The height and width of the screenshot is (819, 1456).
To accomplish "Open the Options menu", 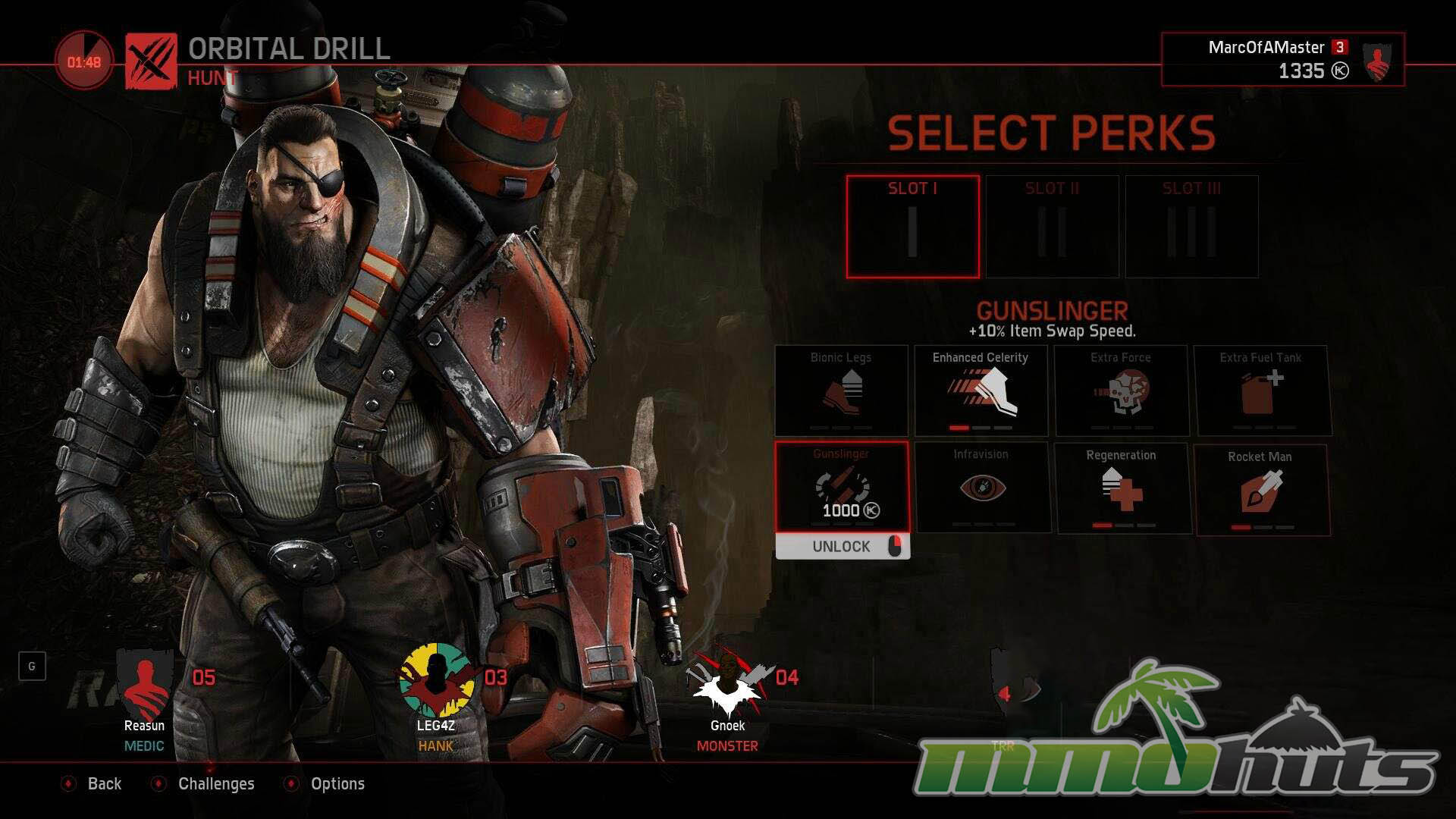I will point(337,784).
